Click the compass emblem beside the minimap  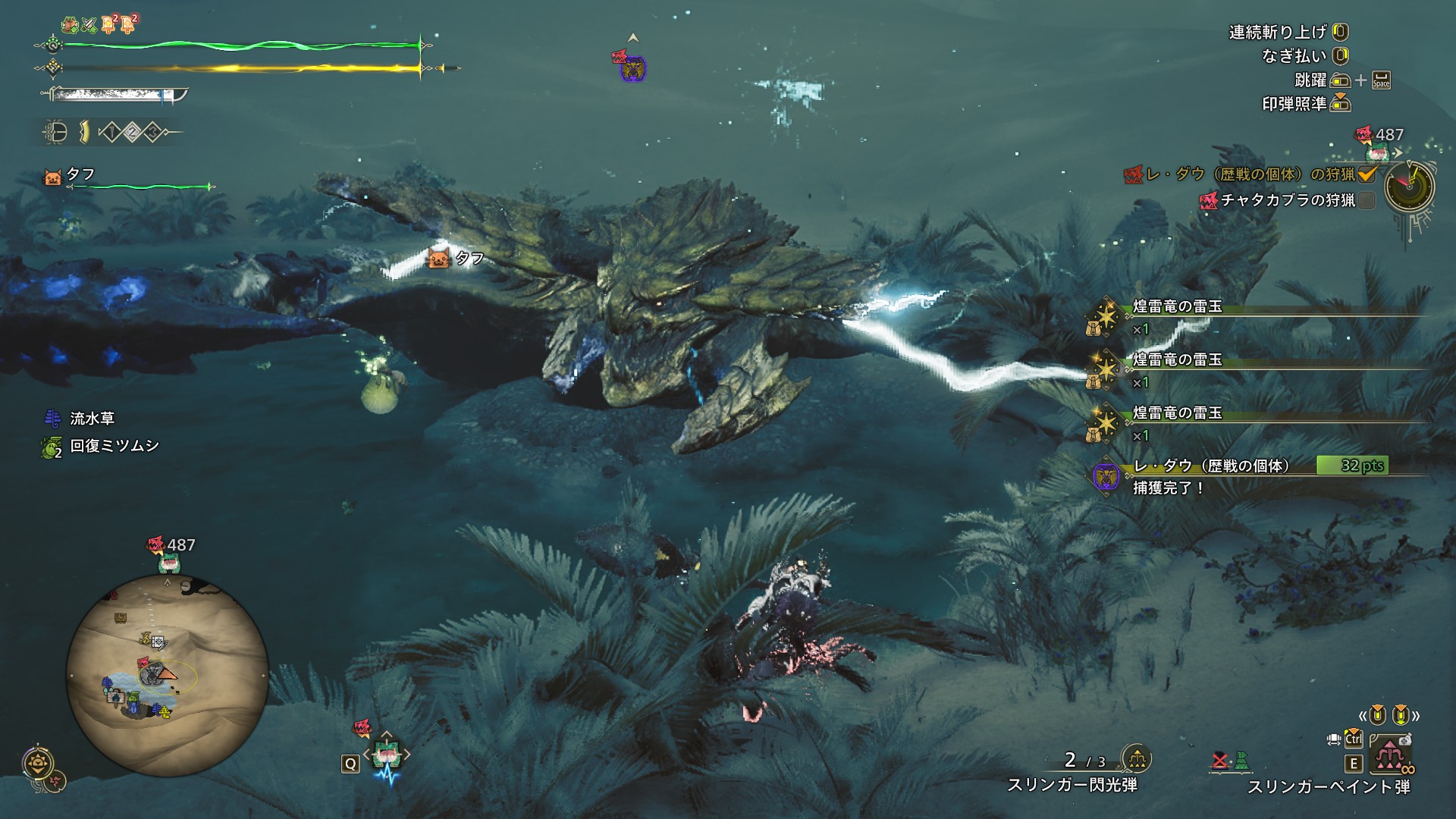tap(38, 764)
